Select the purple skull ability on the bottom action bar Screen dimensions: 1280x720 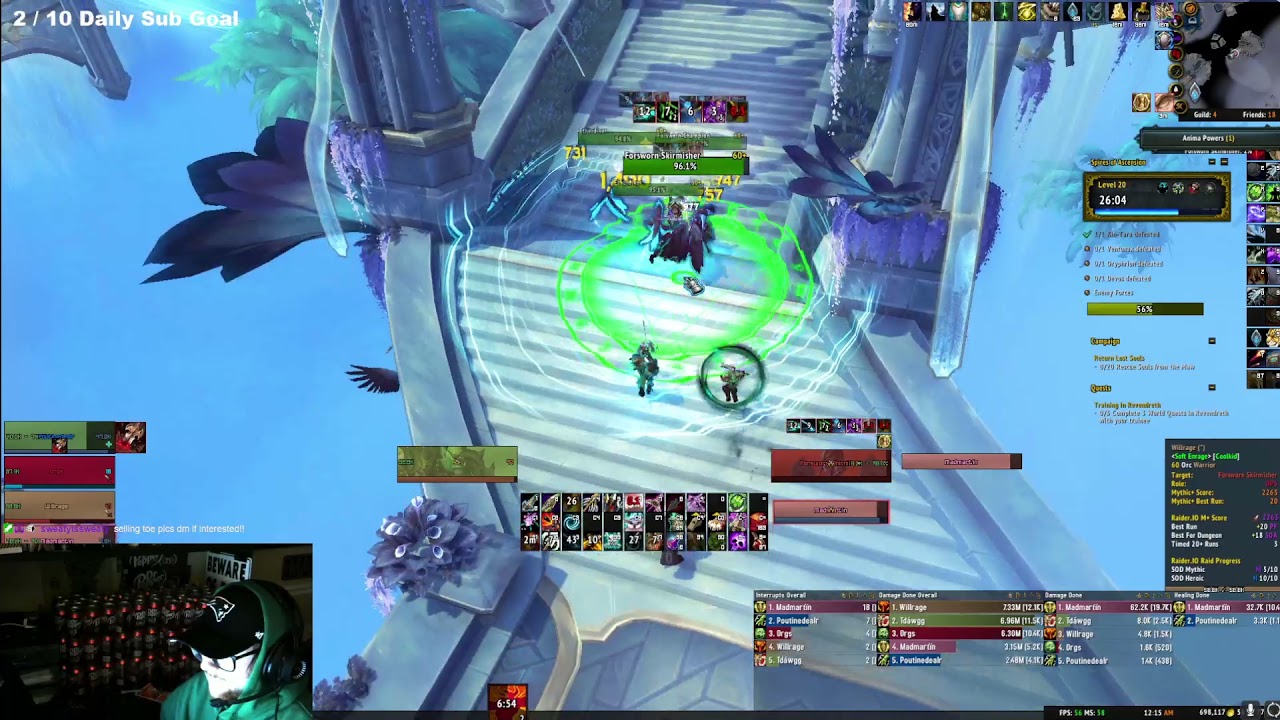[x=738, y=540]
